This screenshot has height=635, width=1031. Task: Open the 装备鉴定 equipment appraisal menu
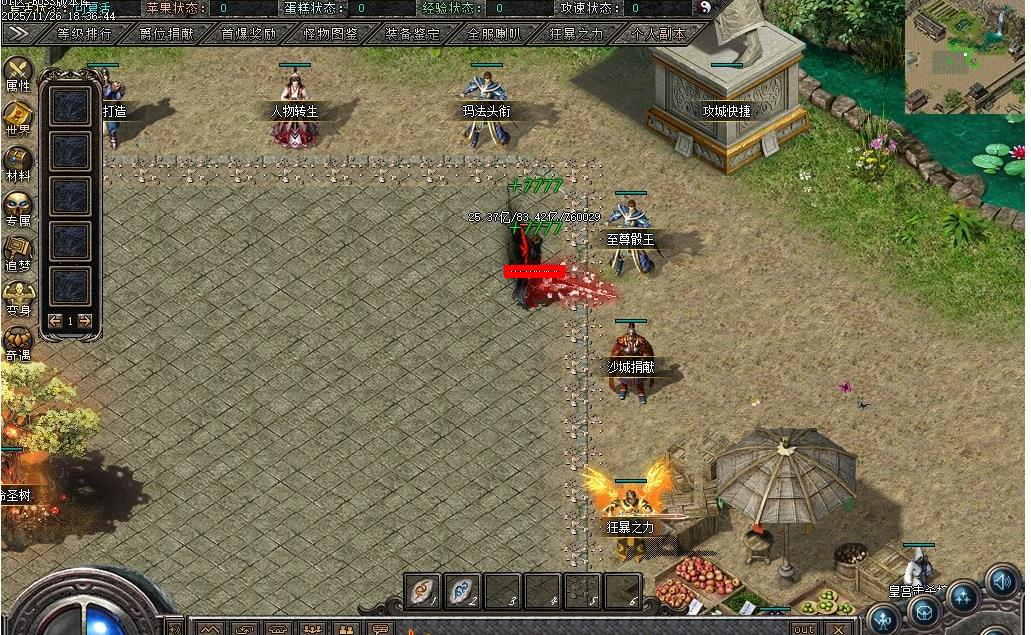(412, 33)
